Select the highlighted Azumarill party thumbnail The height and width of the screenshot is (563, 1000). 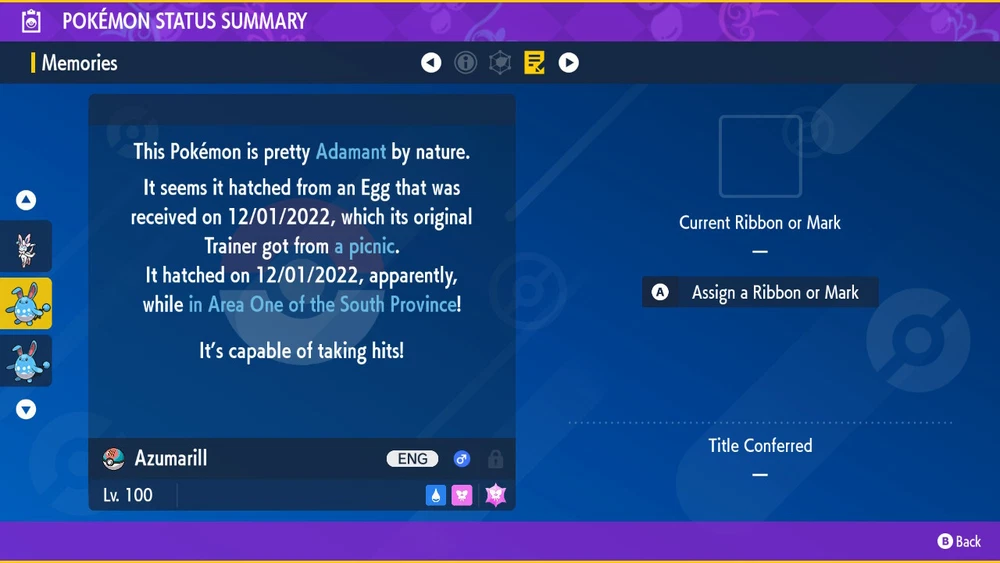tap(26, 303)
